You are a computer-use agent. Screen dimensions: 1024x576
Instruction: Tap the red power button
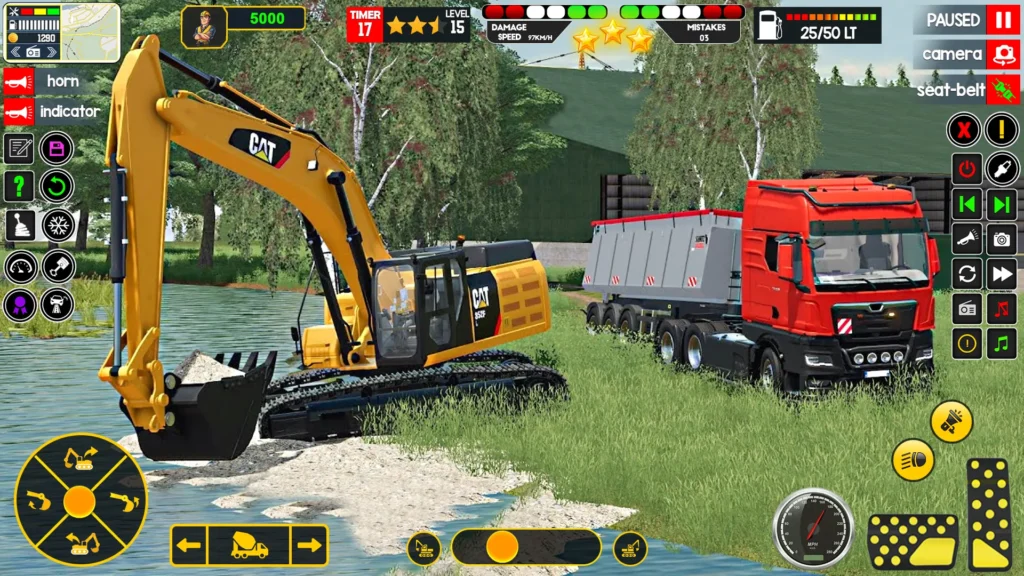(x=966, y=168)
